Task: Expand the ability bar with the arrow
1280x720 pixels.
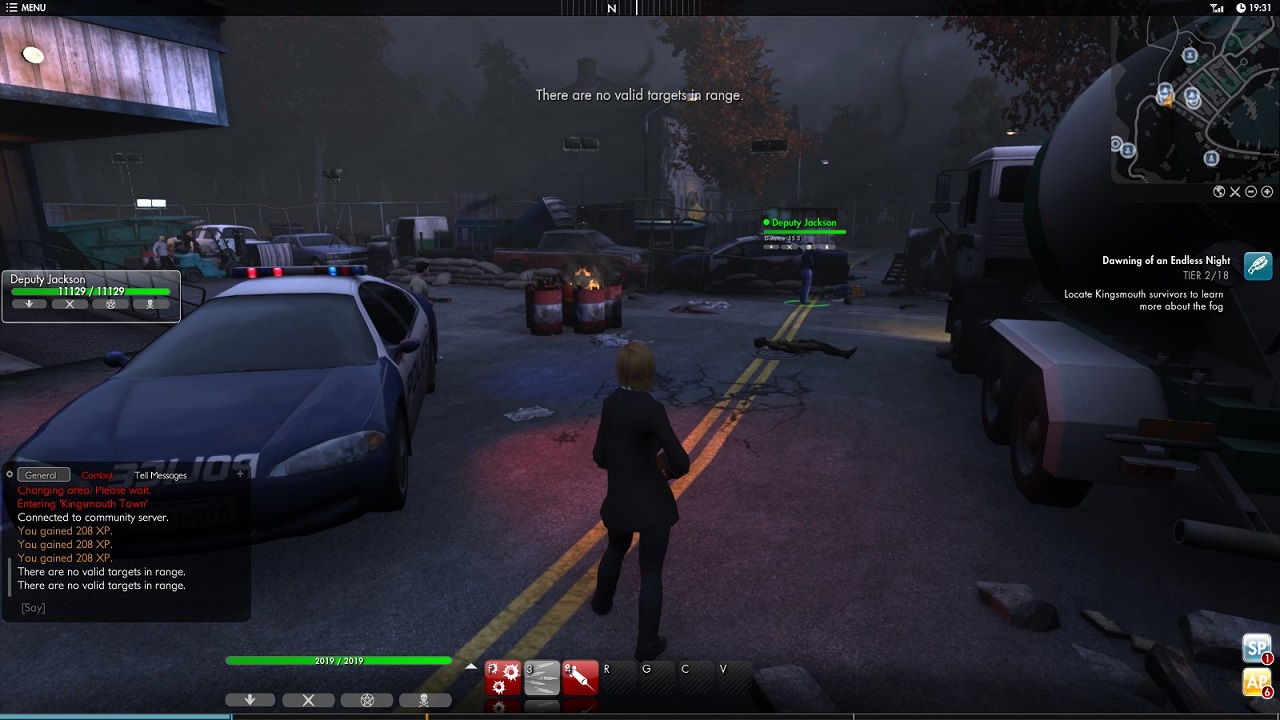Action: coord(471,667)
